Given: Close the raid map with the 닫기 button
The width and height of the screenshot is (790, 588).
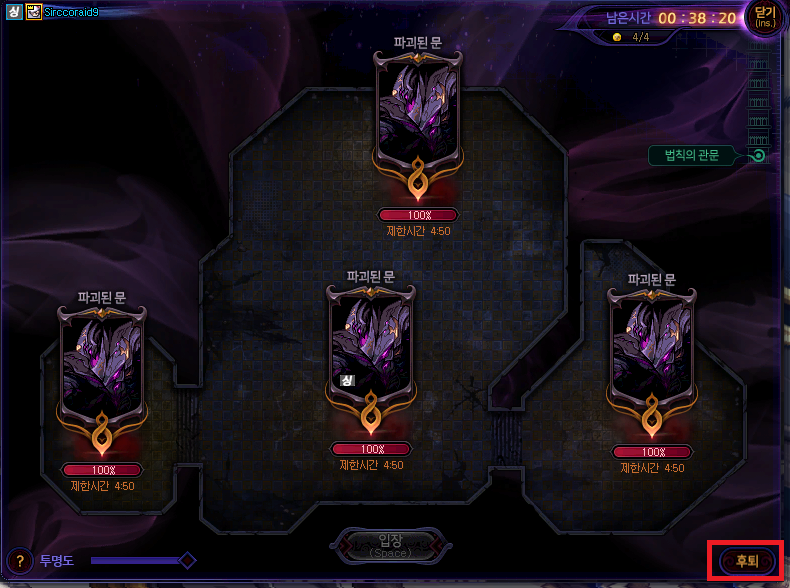Looking at the screenshot, I should click(765, 17).
